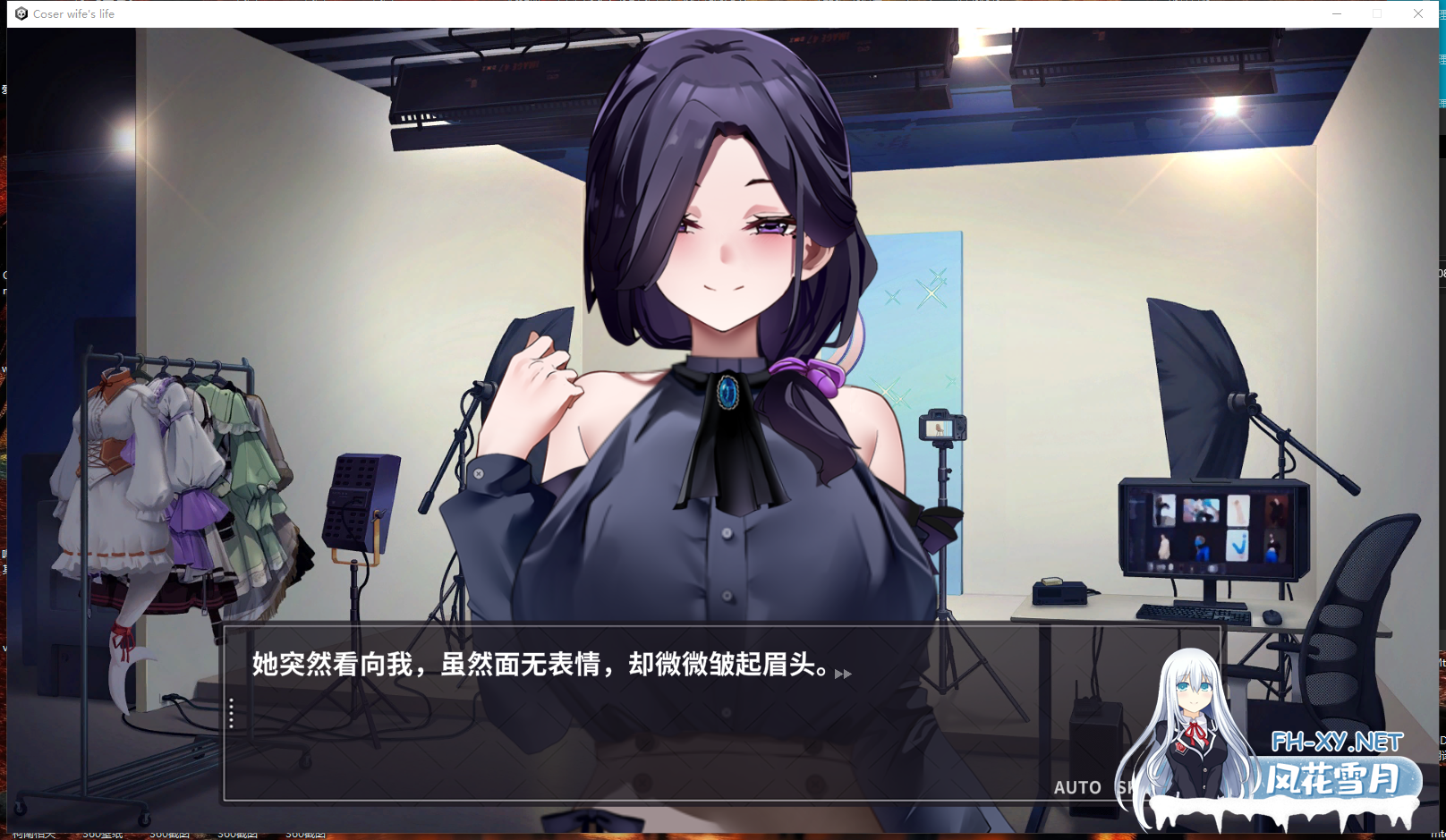Enable AUTO reading mode
This screenshot has height=840, width=1446.
click(1077, 787)
